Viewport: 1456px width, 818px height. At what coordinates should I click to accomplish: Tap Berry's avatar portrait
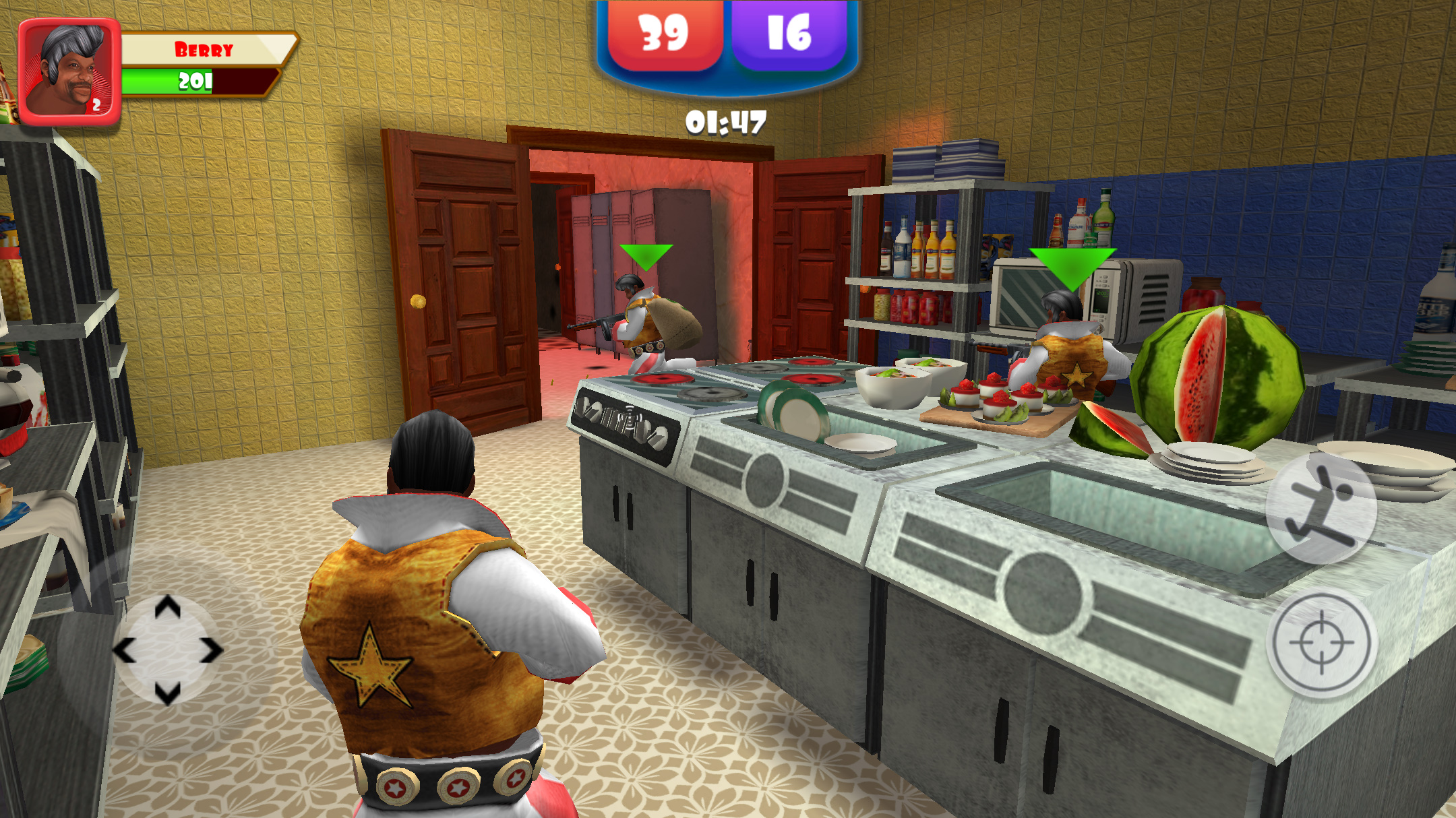click(67, 71)
